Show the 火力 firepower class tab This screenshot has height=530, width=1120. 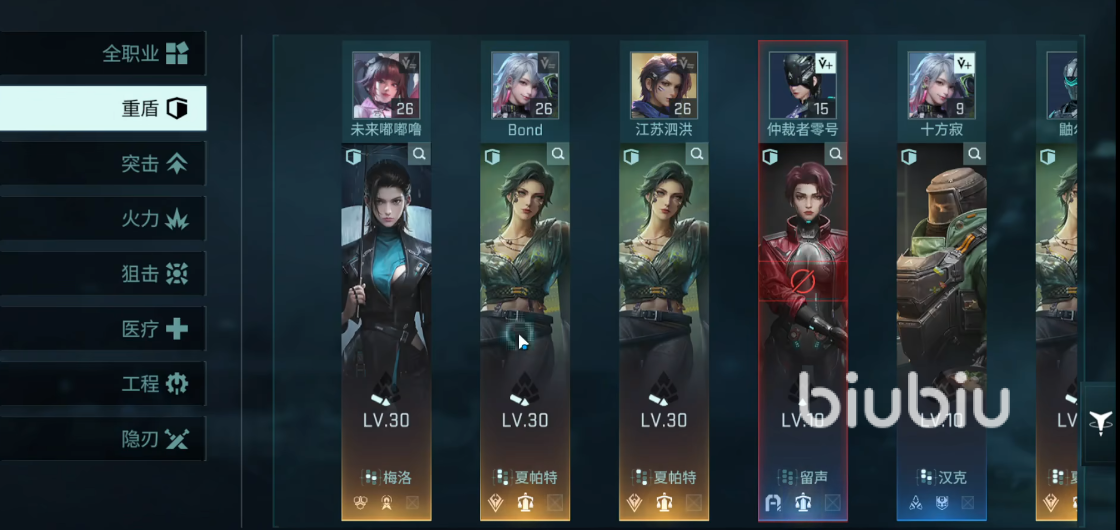pyautogui.click(x=103, y=218)
